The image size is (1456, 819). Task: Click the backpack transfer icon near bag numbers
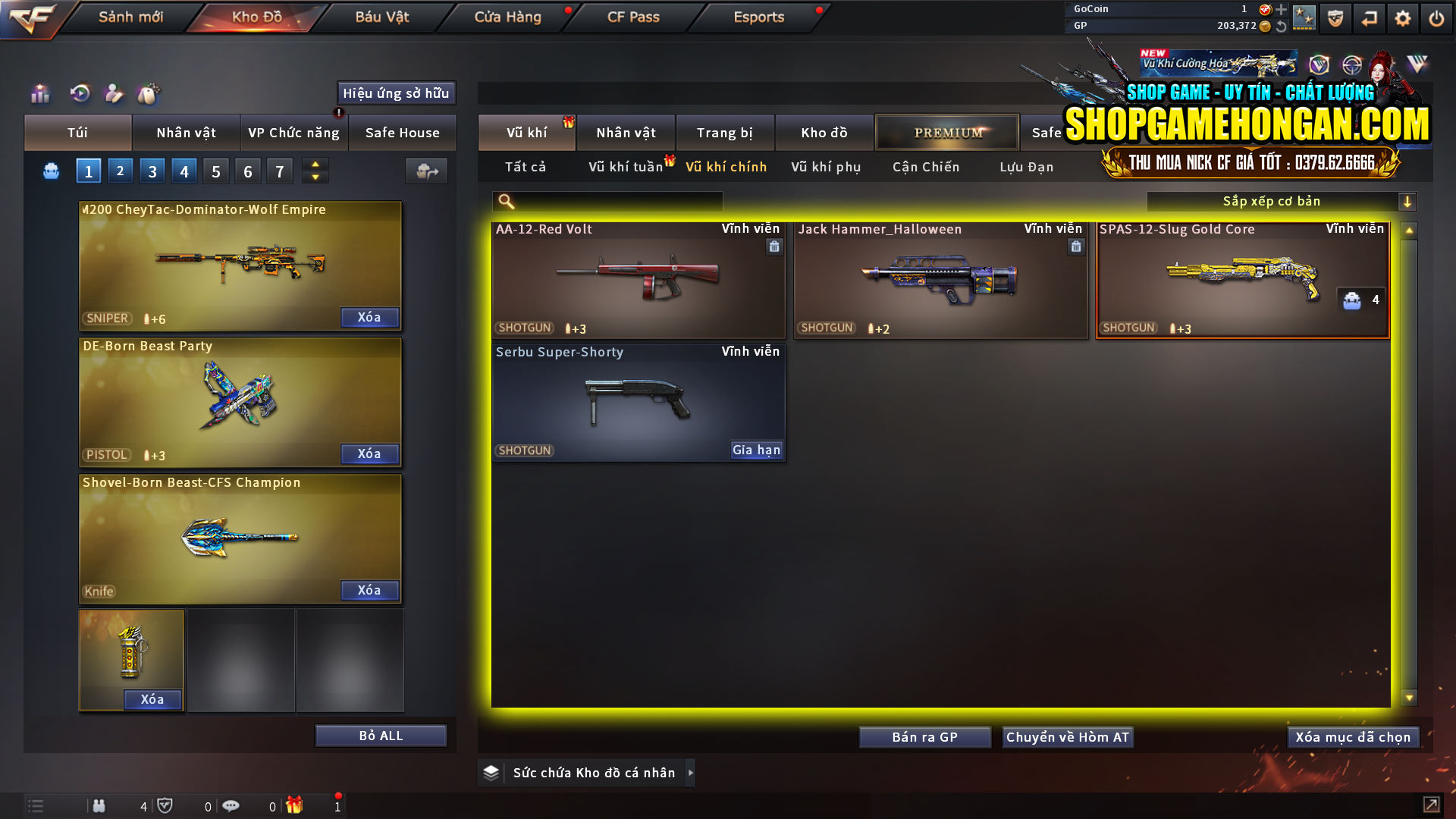pyautogui.click(x=425, y=171)
